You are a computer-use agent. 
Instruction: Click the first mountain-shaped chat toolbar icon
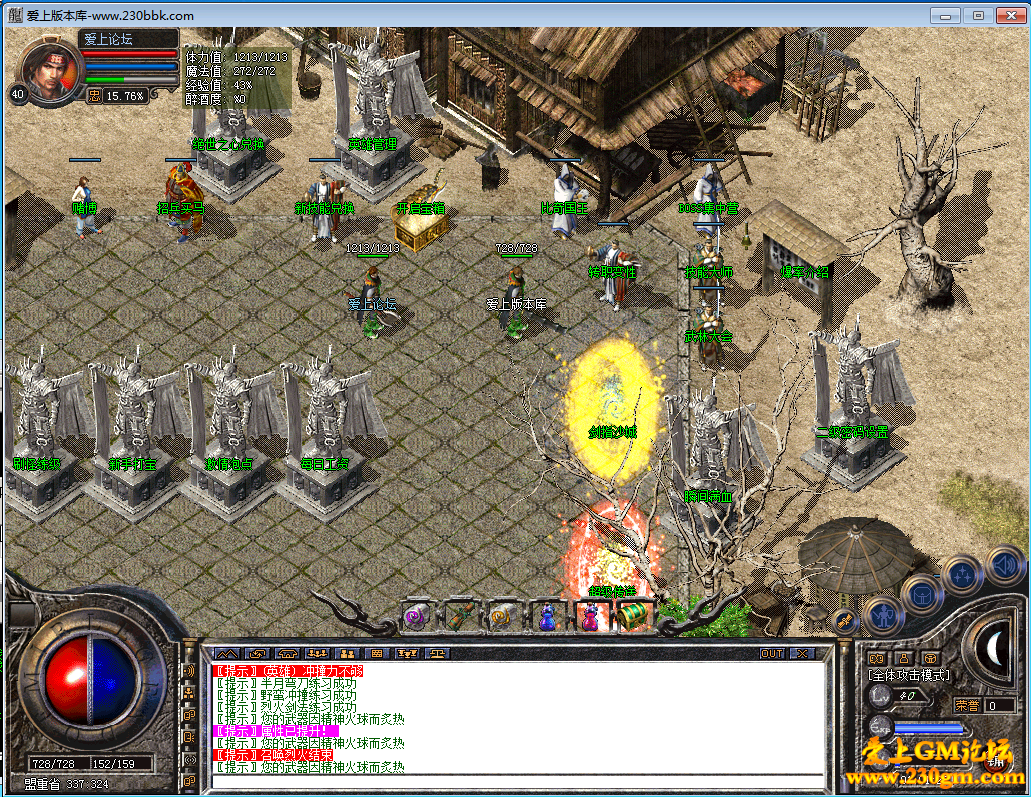pyautogui.click(x=227, y=653)
